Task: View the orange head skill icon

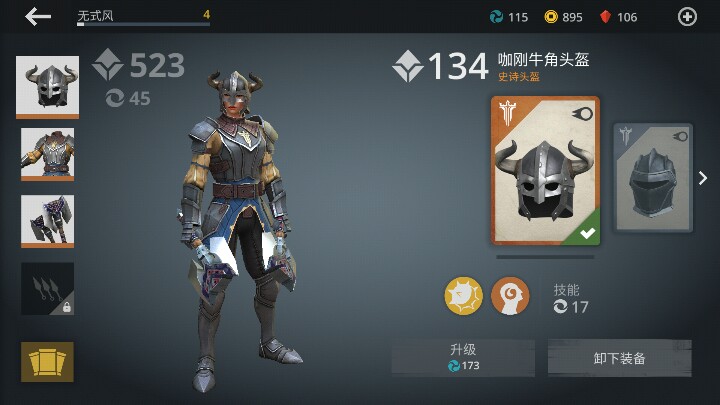Action: click(x=511, y=296)
